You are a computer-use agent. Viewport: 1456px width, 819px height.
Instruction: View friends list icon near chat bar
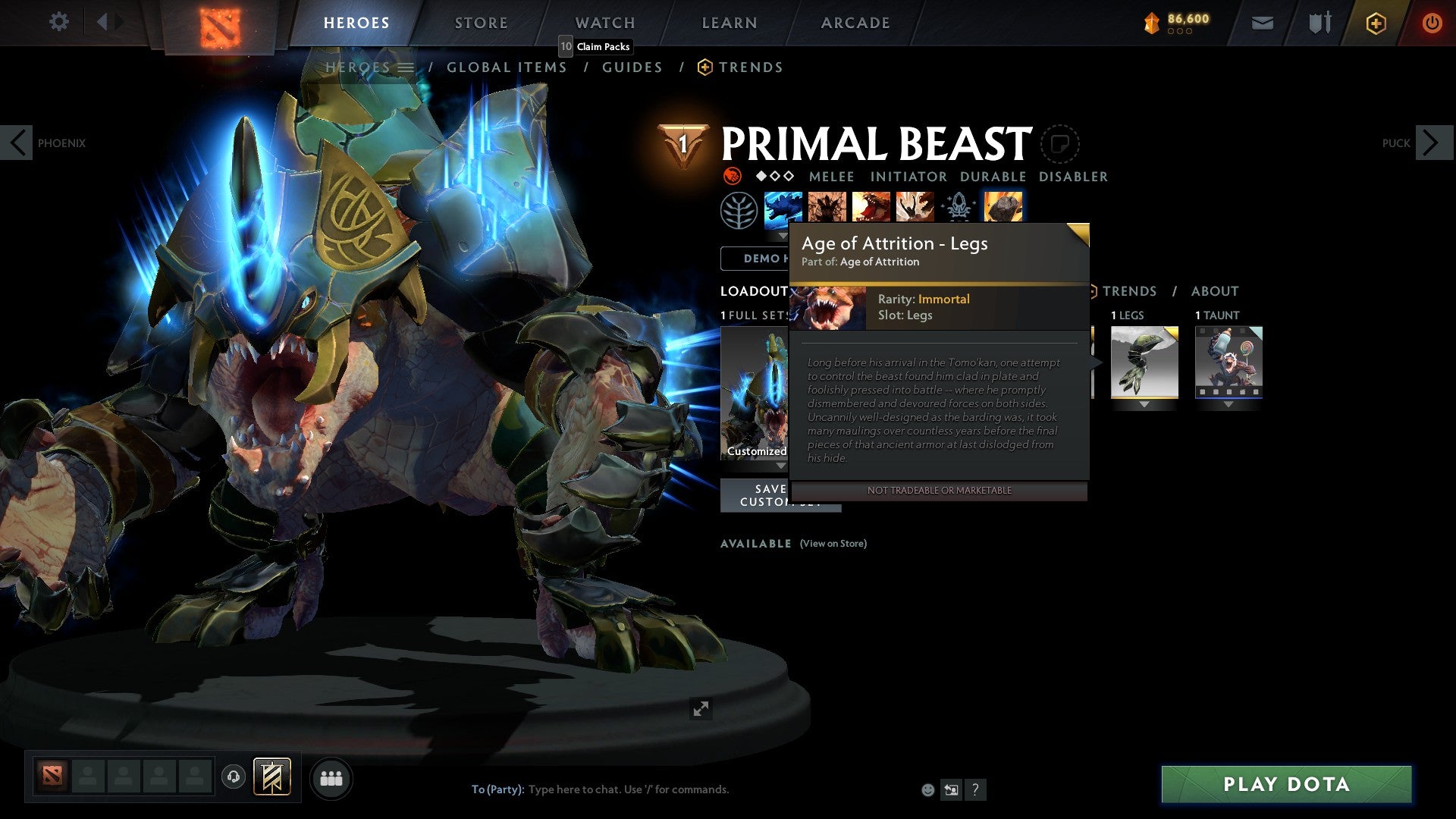click(x=331, y=778)
